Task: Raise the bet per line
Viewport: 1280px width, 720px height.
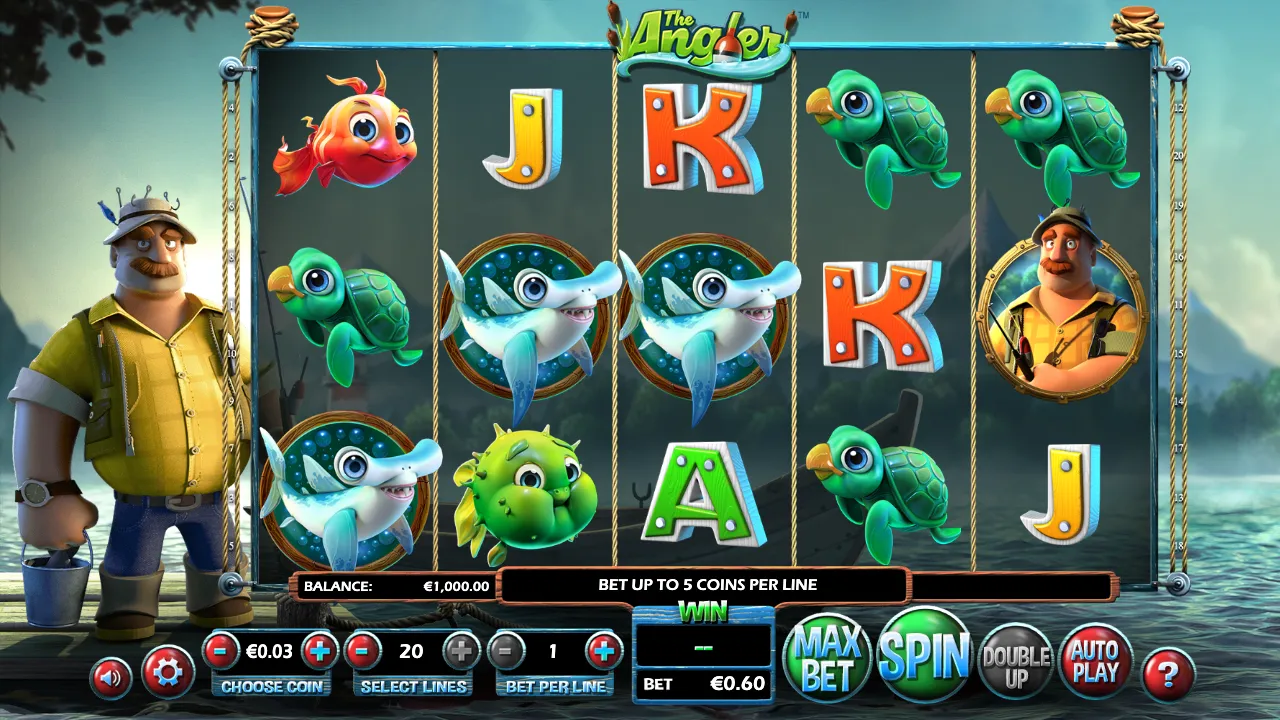Action: pos(602,651)
